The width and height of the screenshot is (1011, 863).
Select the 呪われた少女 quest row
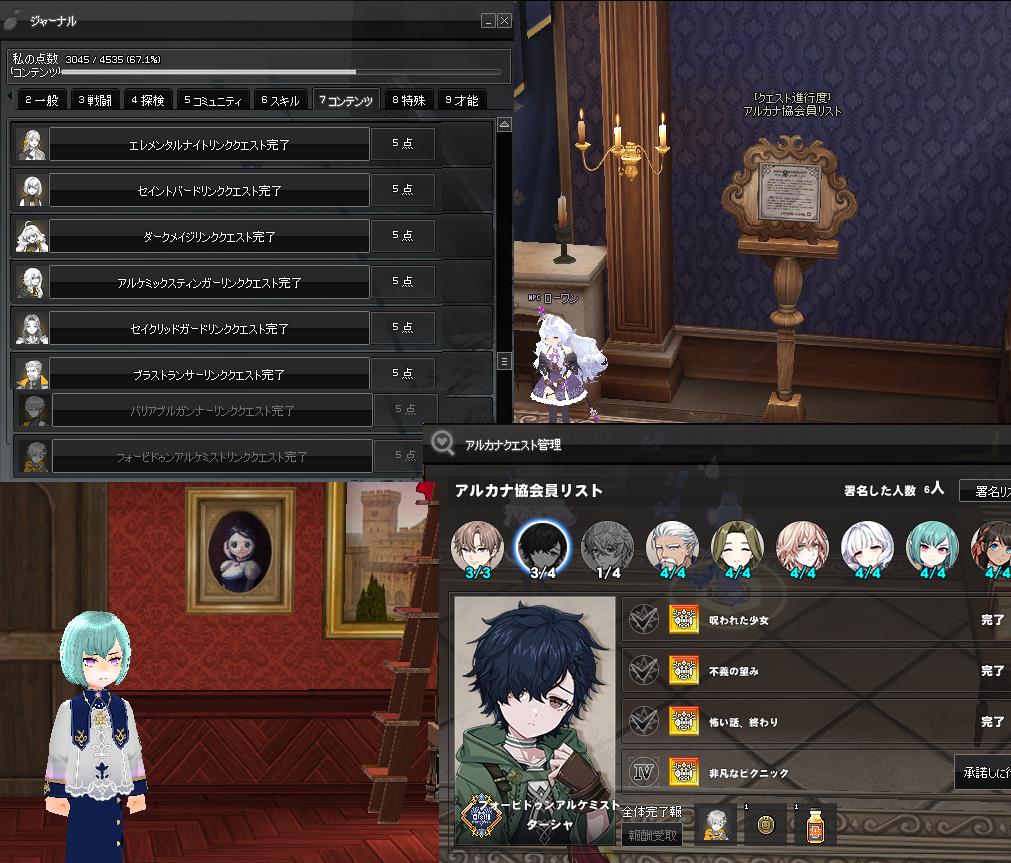coord(815,620)
